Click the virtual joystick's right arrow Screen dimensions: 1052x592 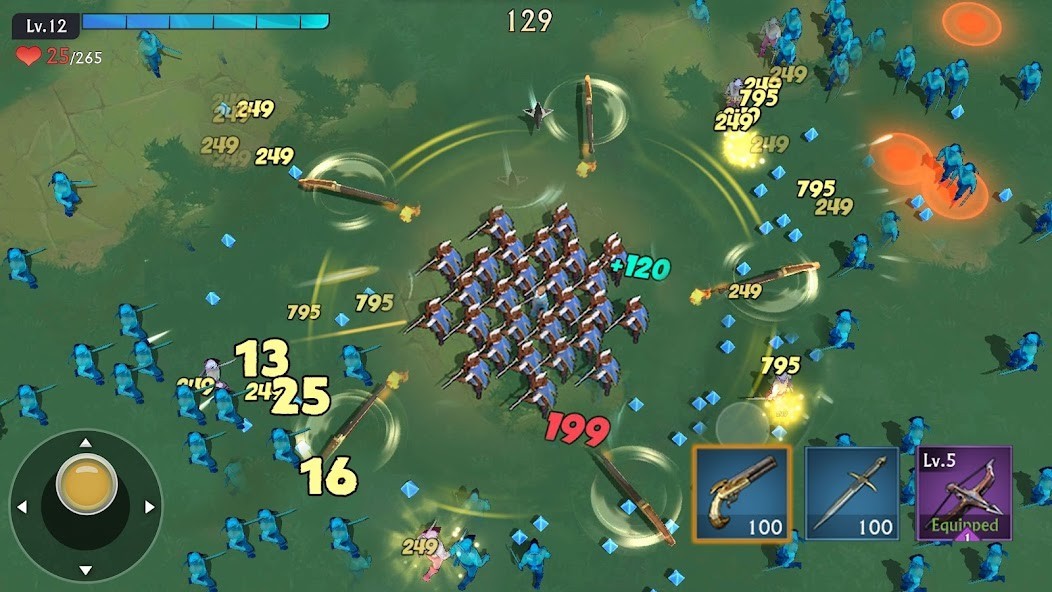pyautogui.click(x=150, y=507)
